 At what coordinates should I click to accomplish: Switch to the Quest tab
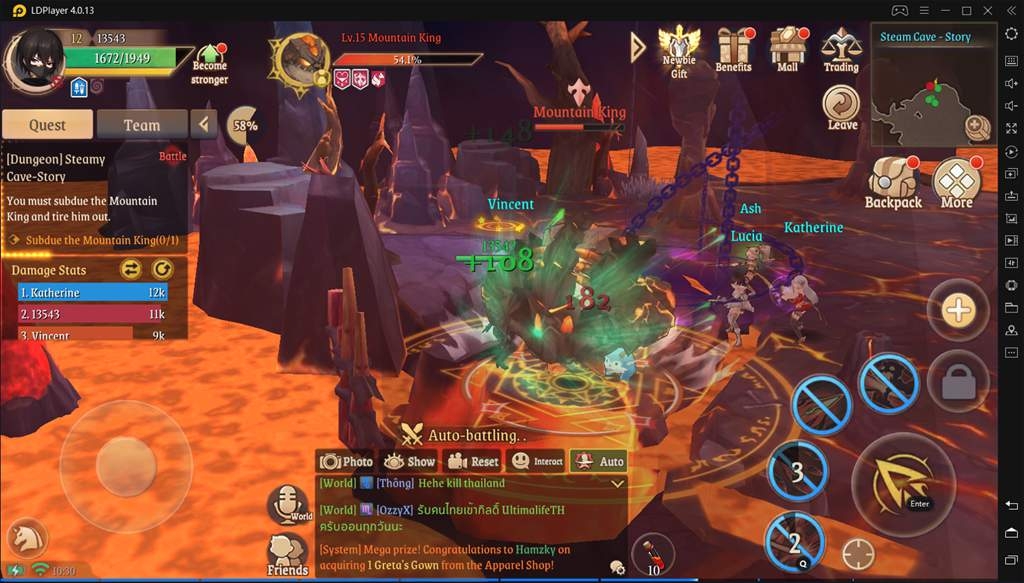(x=47, y=125)
